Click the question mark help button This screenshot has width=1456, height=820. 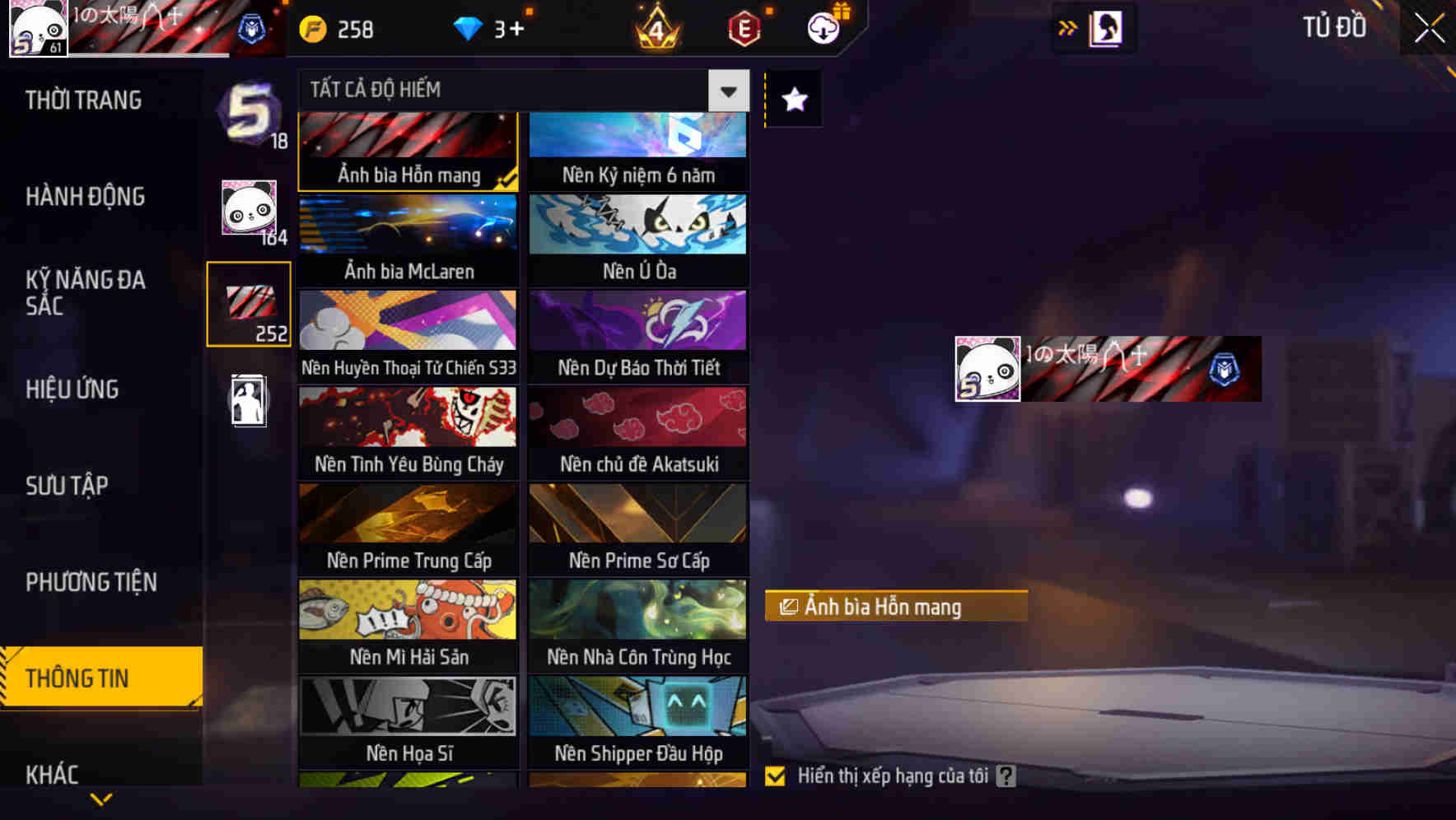1007,775
